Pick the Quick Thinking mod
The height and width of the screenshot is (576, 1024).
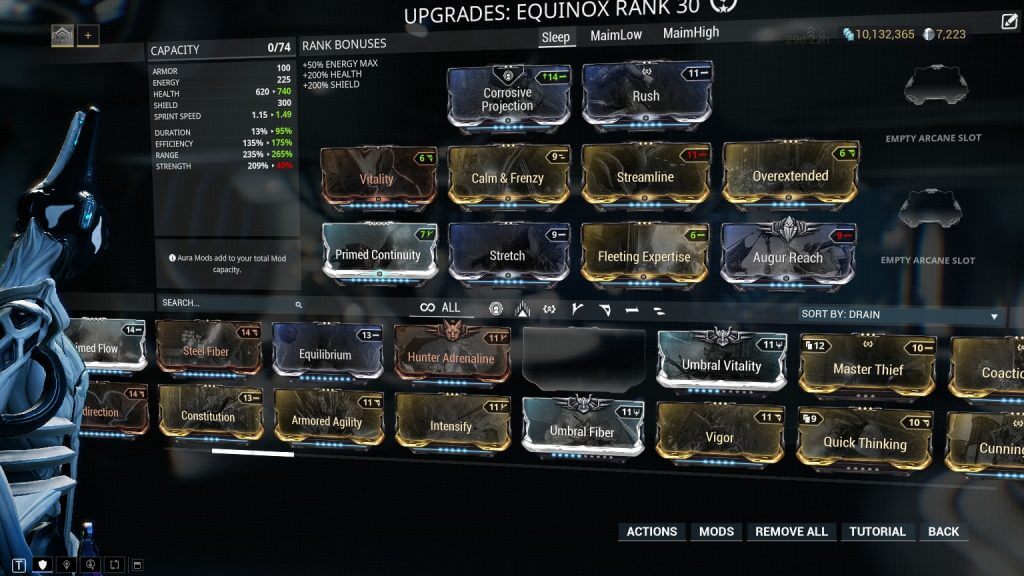tap(865, 442)
